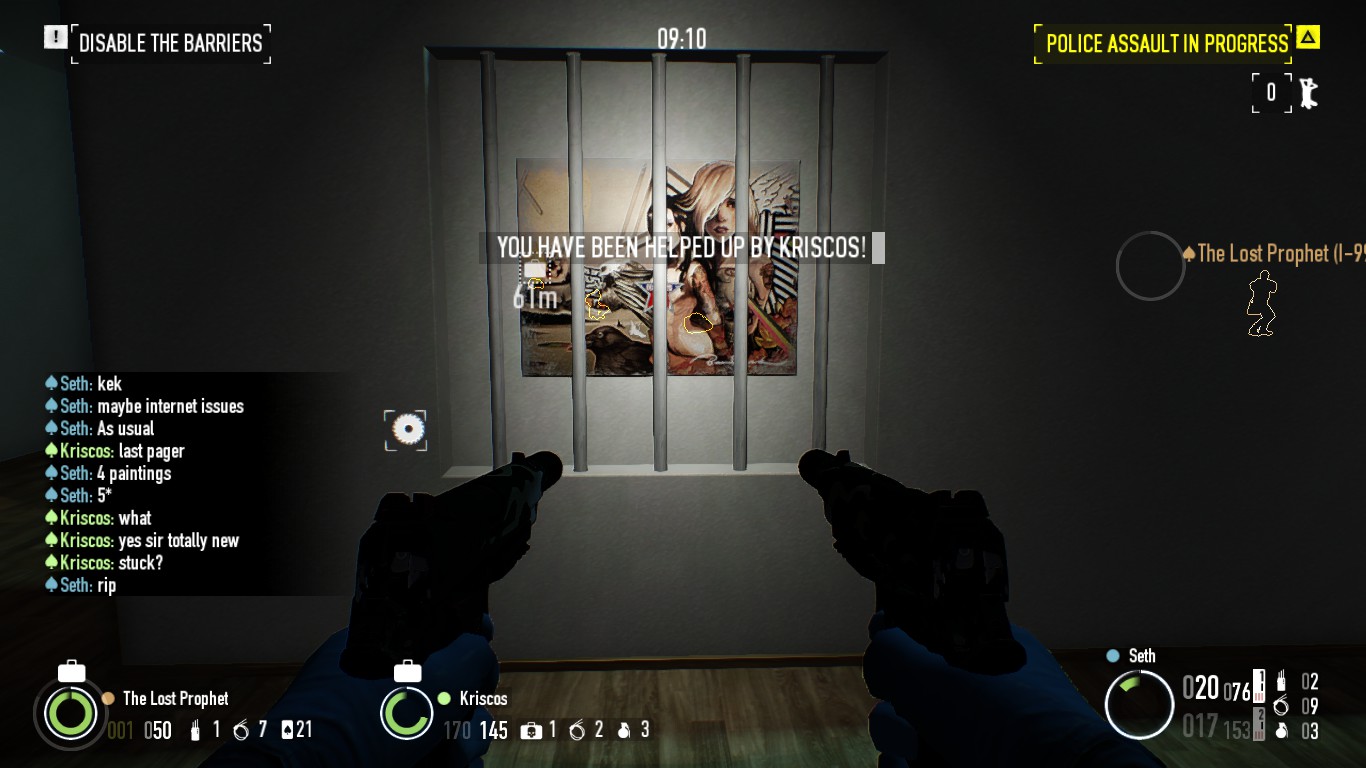The width and height of the screenshot is (1366, 768).
Task: Select the Police Assault in Progress banner
Action: coord(1166,44)
